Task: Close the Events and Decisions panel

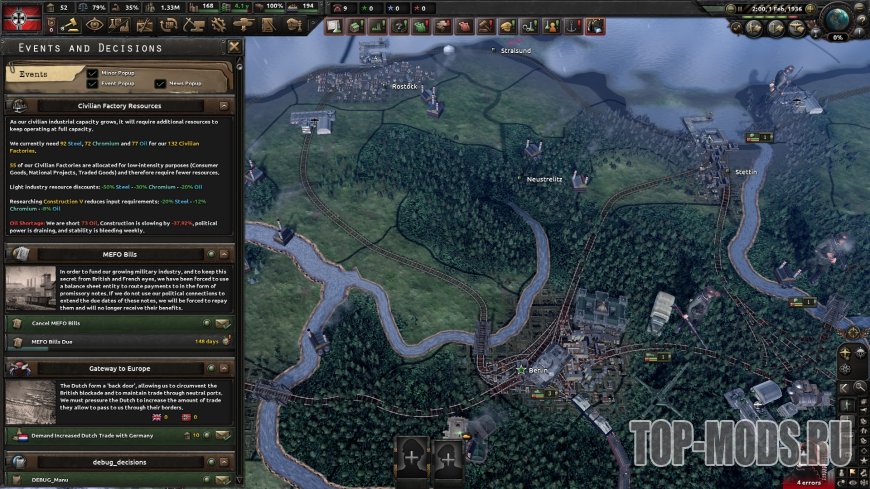Action: click(x=234, y=47)
